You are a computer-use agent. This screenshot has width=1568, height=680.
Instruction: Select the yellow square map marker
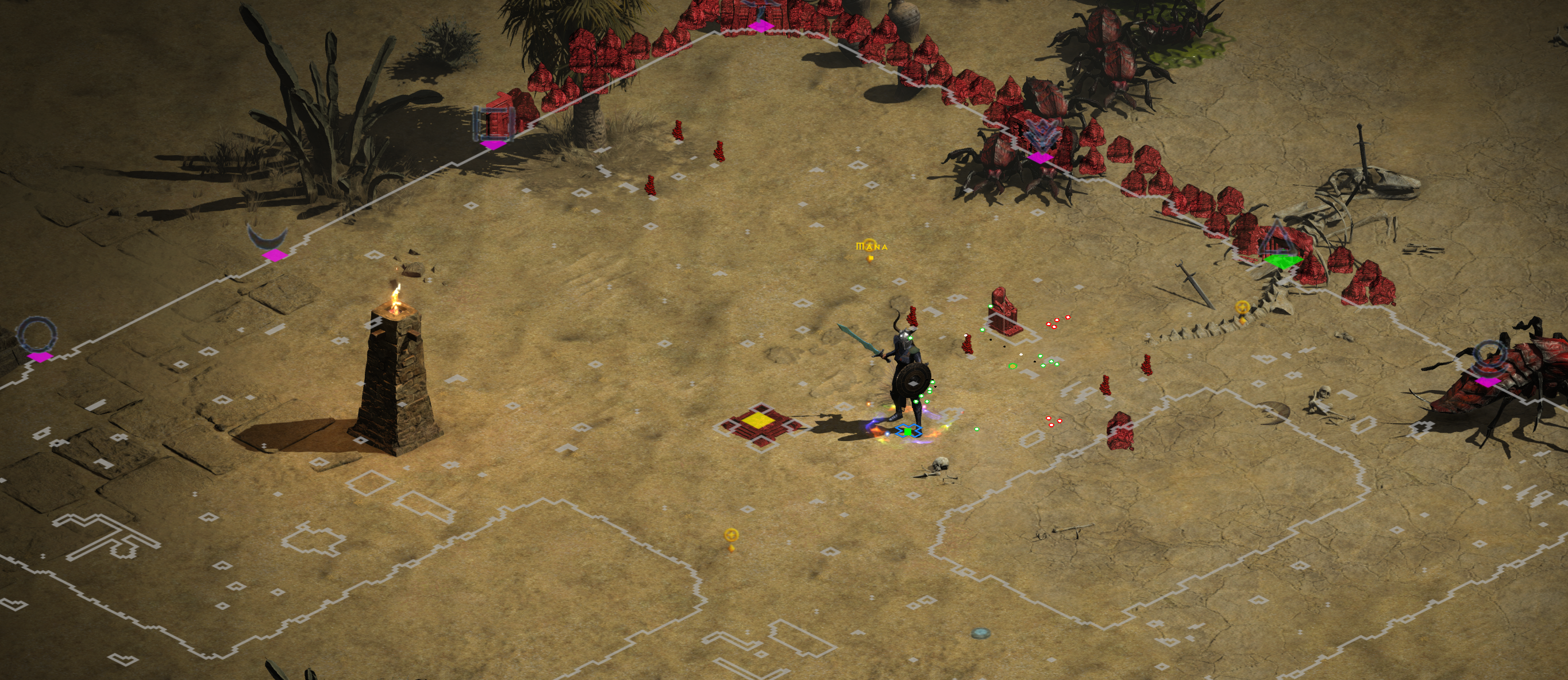[x=758, y=420]
